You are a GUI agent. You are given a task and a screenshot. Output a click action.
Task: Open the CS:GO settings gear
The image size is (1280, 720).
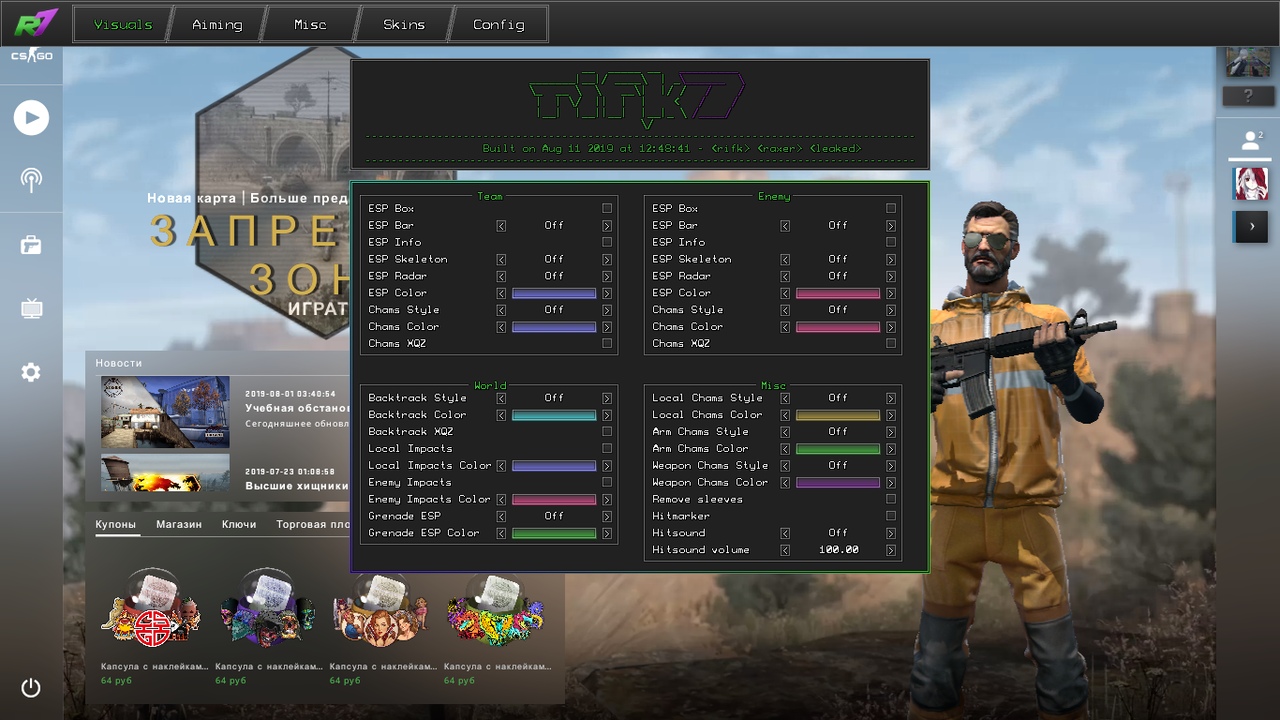(x=31, y=373)
